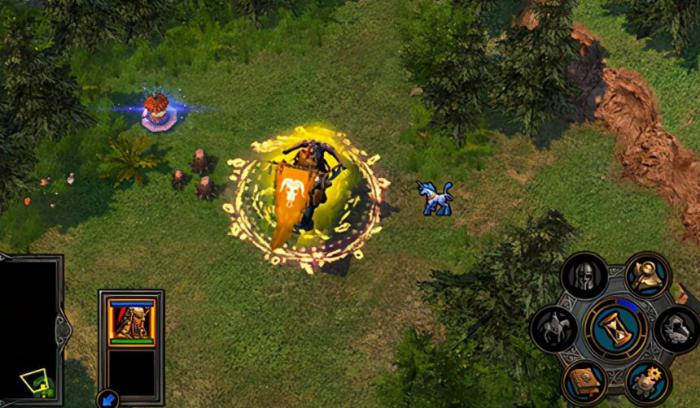The width and height of the screenshot is (700, 408).
Task: Select the mounted knight button
Action: pos(554,328)
